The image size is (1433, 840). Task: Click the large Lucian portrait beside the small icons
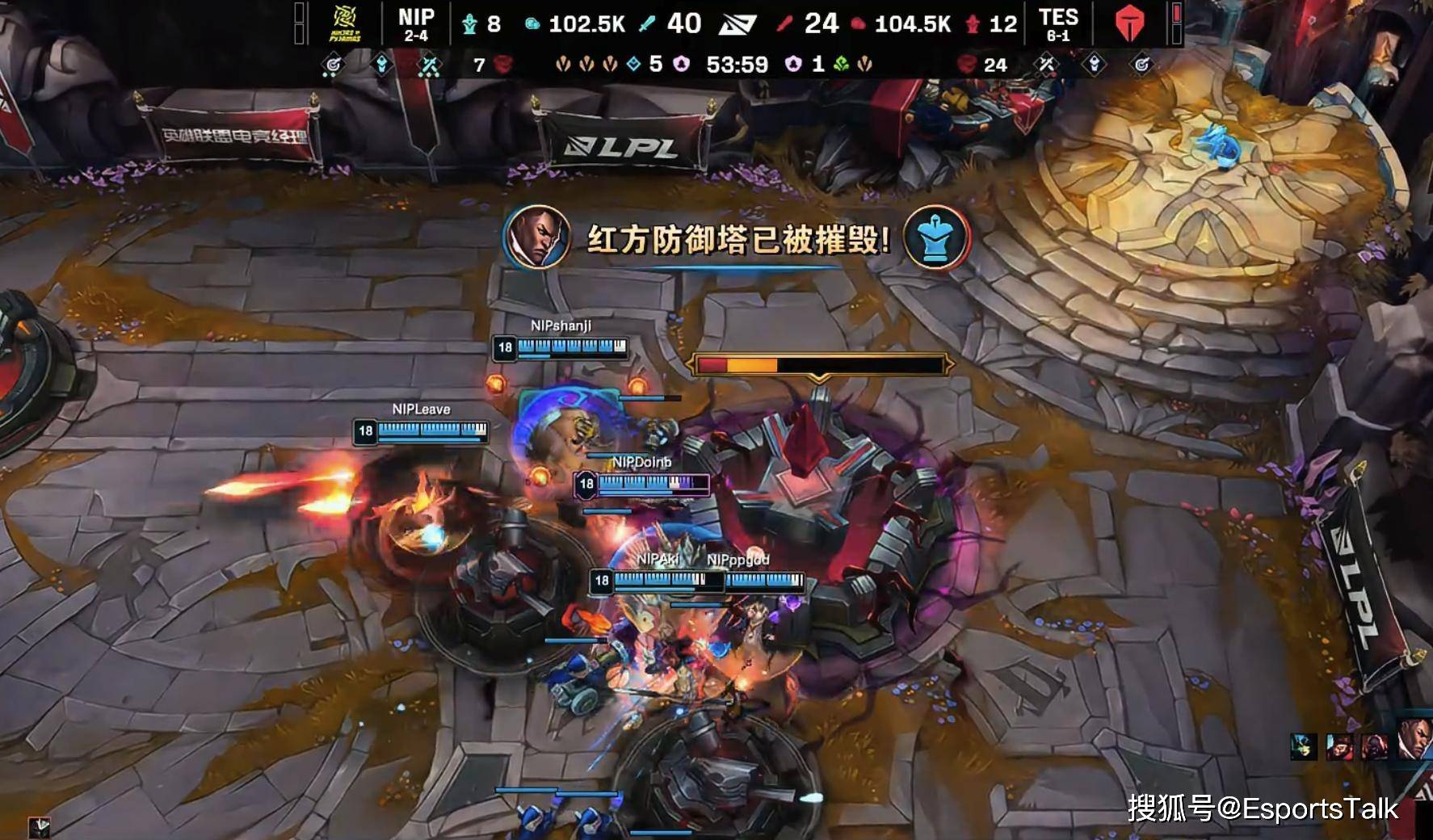click(1415, 739)
